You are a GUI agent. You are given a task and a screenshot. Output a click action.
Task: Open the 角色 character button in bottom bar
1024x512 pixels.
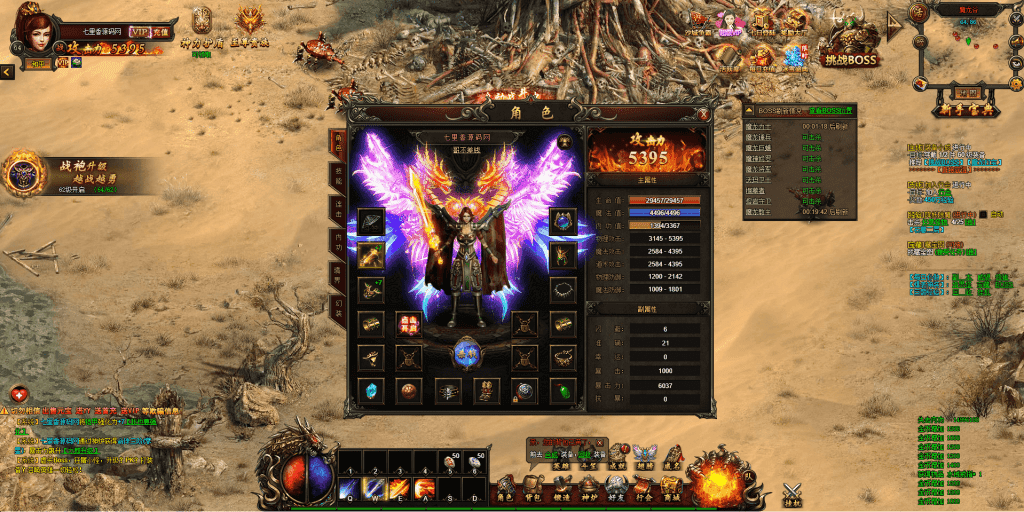(505, 489)
